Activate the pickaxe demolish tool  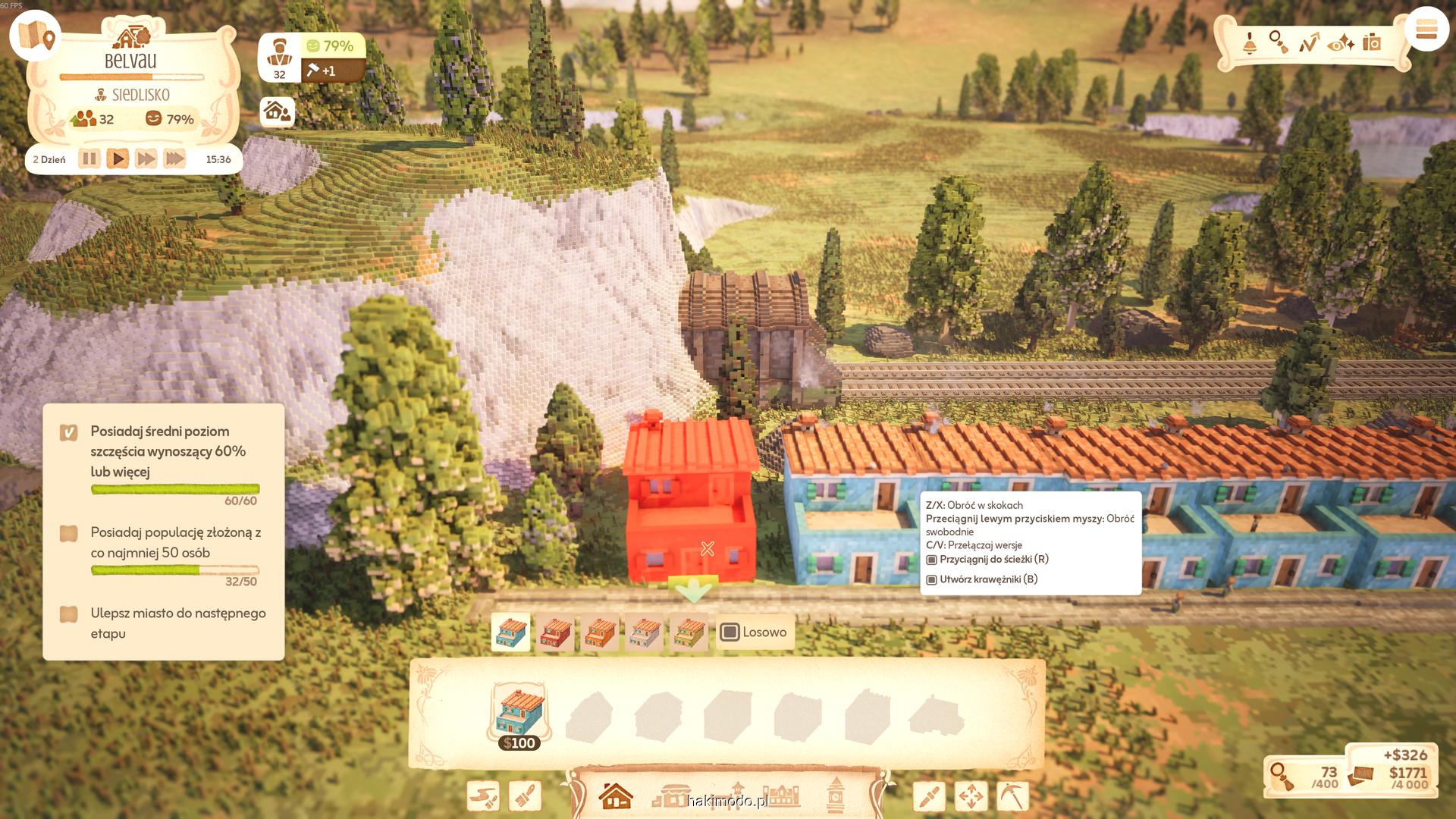pyautogui.click(x=1012, y=796)
